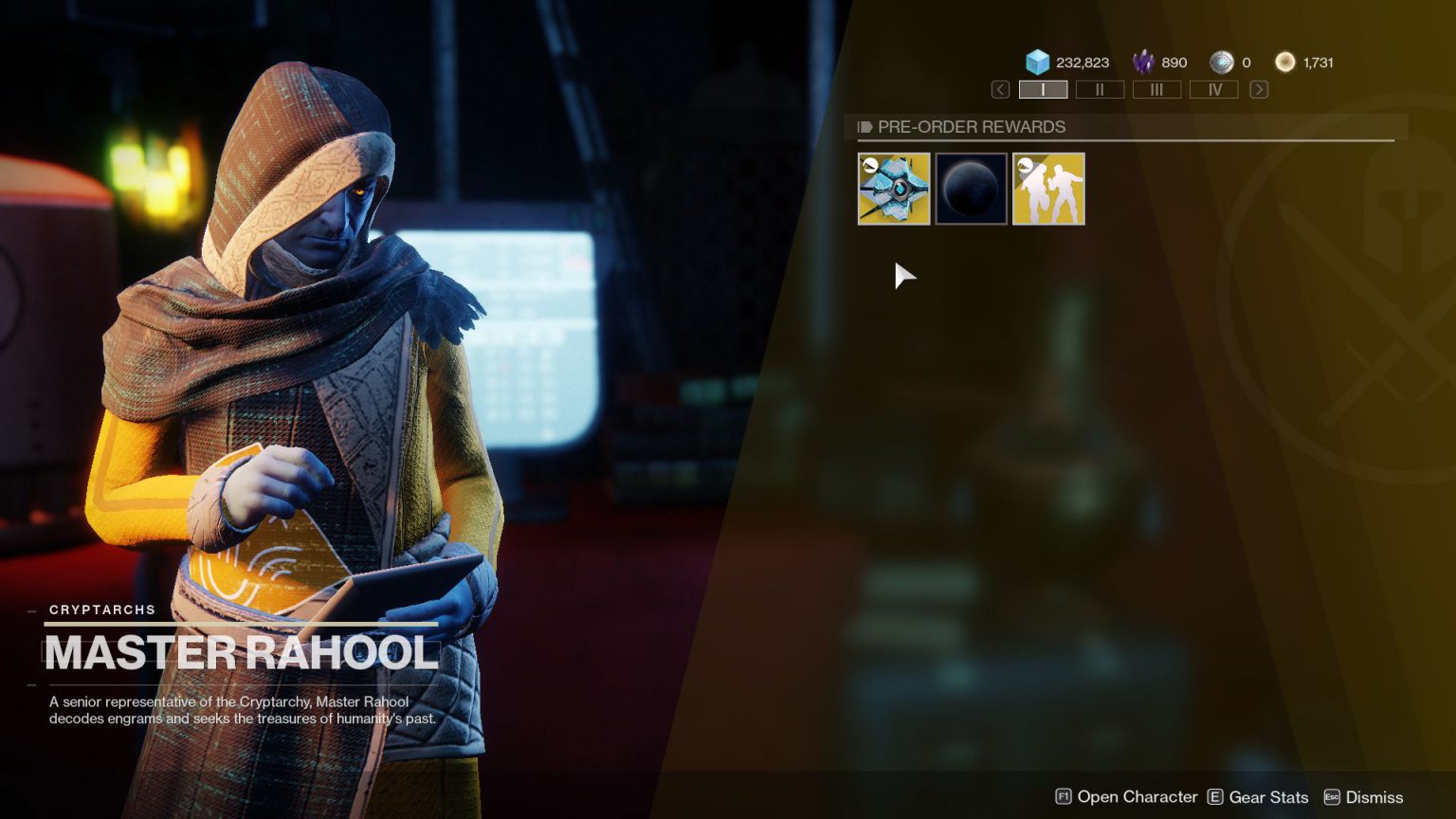Click the Salty dance emote reward
Viewport: 1456px width, 819px height.
tap(1048, 188)
